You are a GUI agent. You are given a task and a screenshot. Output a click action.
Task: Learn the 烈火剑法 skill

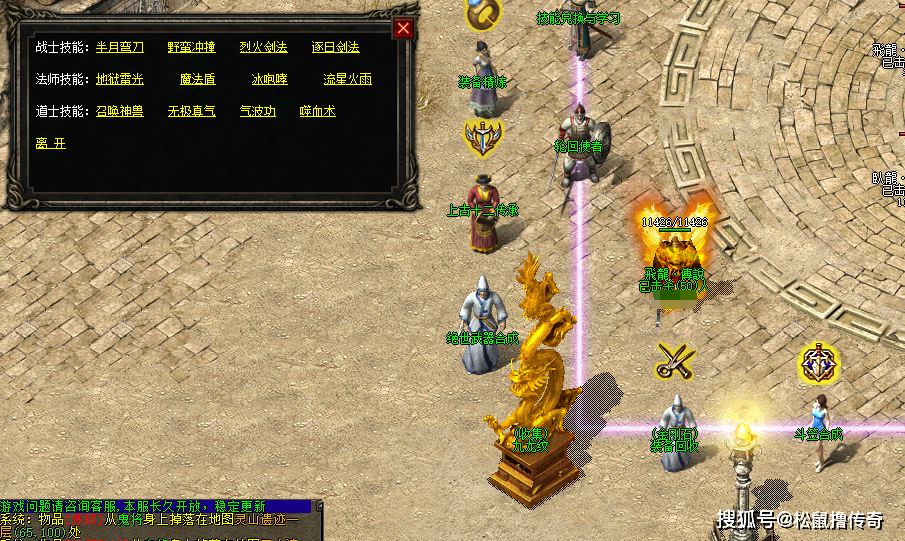click(x=263, y=47)
